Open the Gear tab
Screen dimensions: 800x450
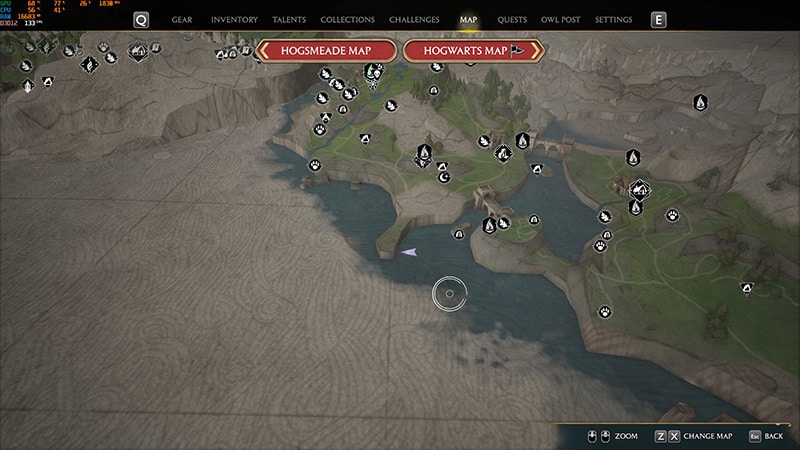tap(182, 20)
